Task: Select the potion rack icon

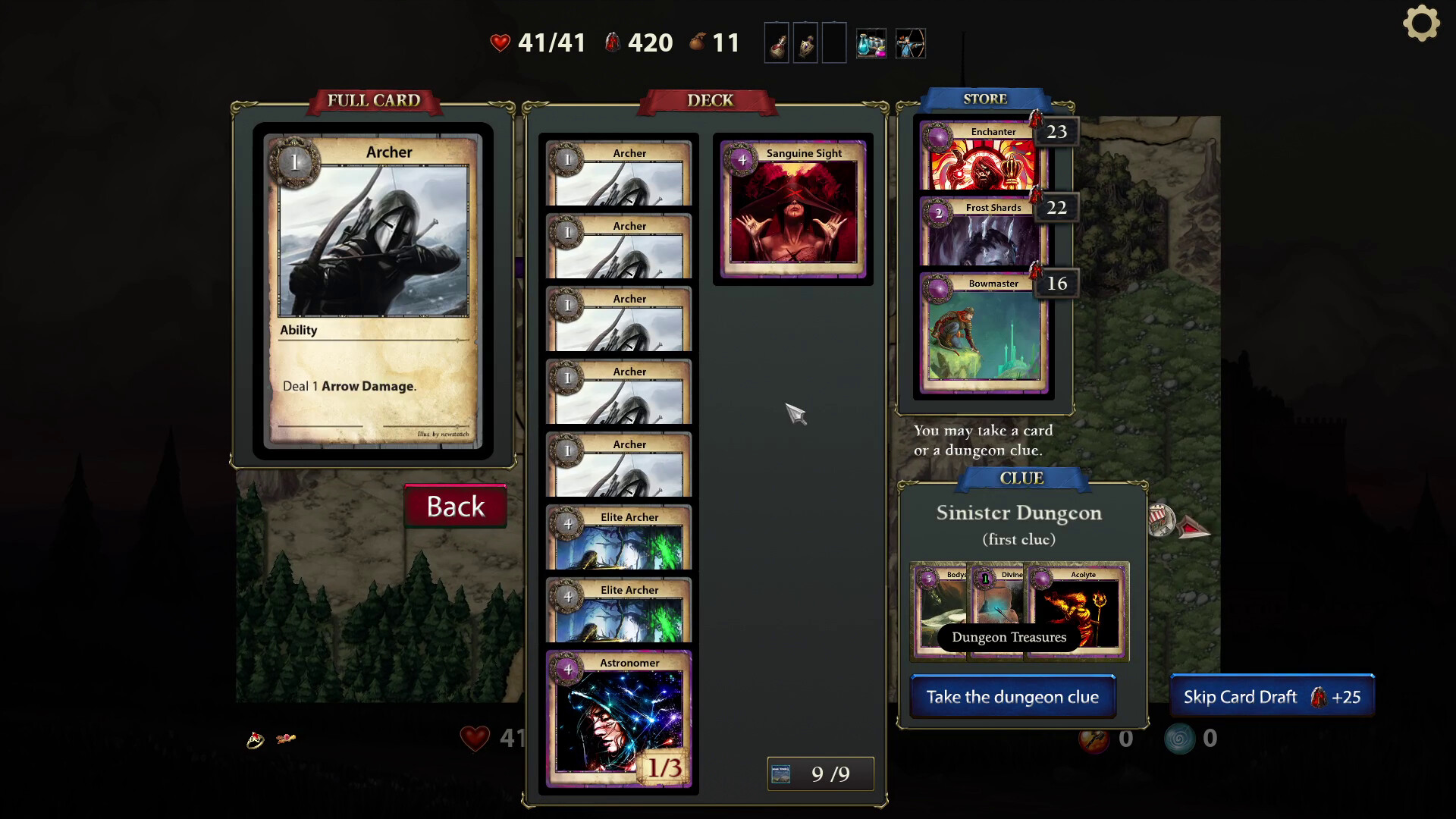Action: coord(871,43)
